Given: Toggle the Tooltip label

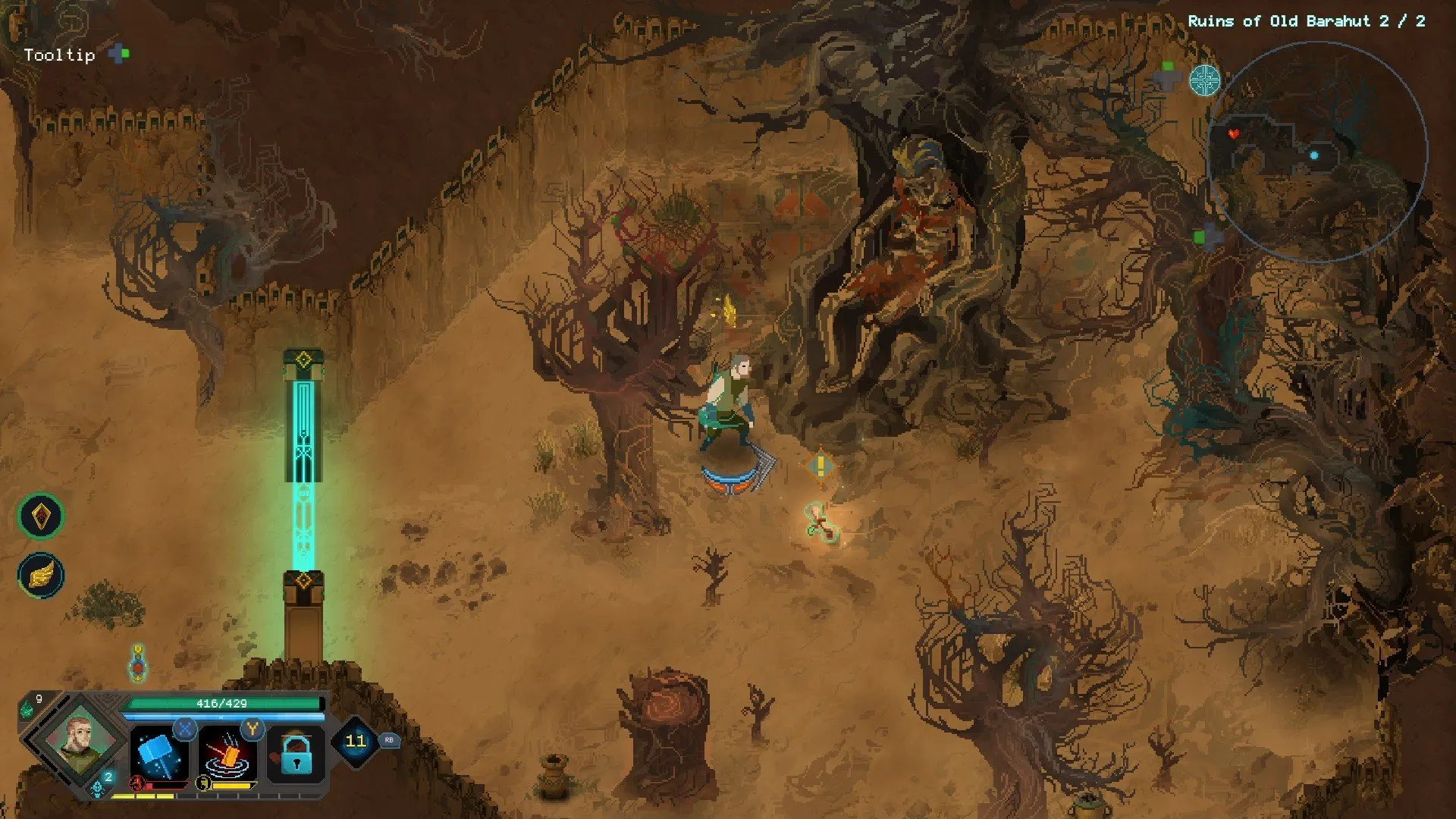Looking at the screenshot, I should pyautogui.click(x=59, y=55).
